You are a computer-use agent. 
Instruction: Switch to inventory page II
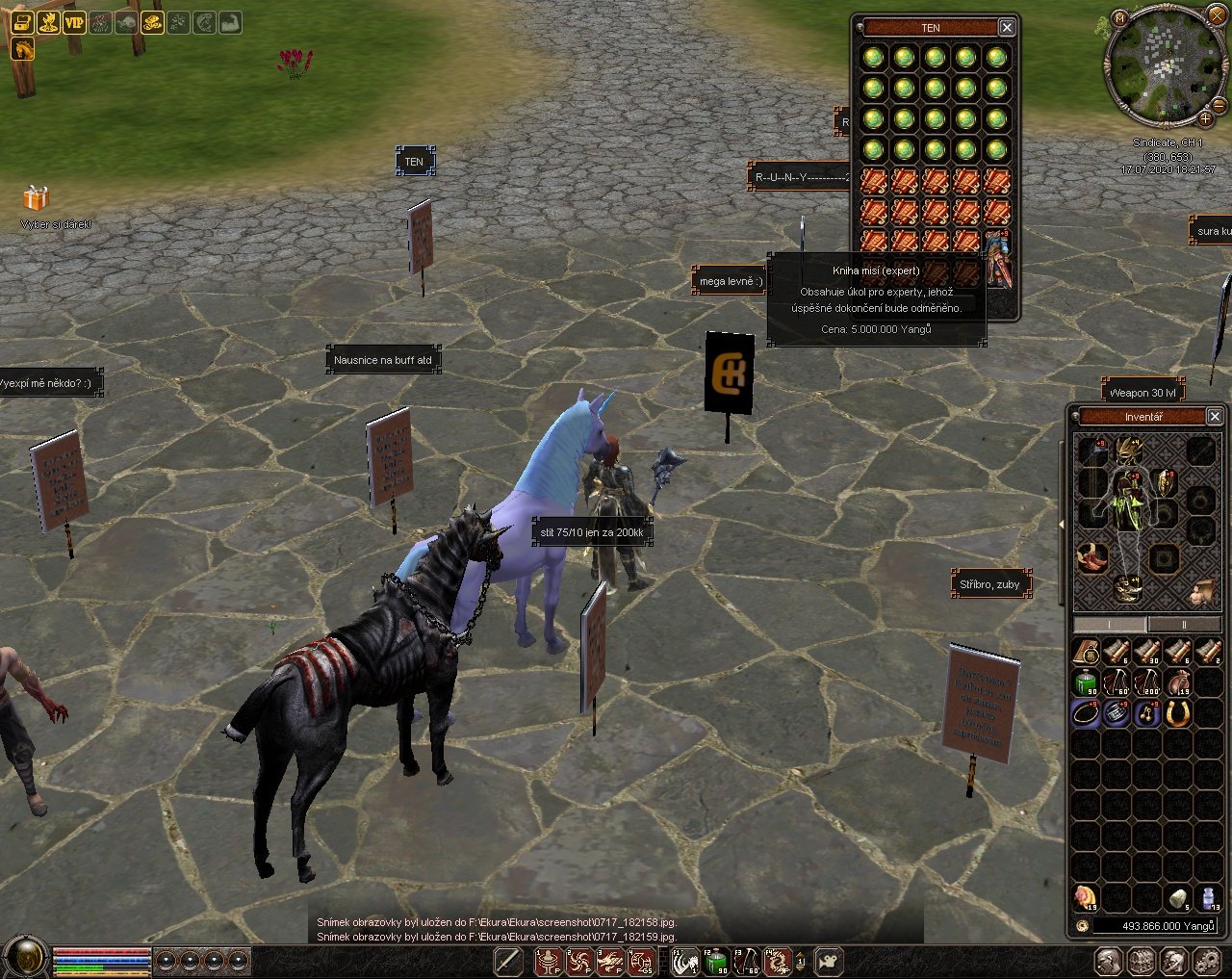click(1183, 625)
